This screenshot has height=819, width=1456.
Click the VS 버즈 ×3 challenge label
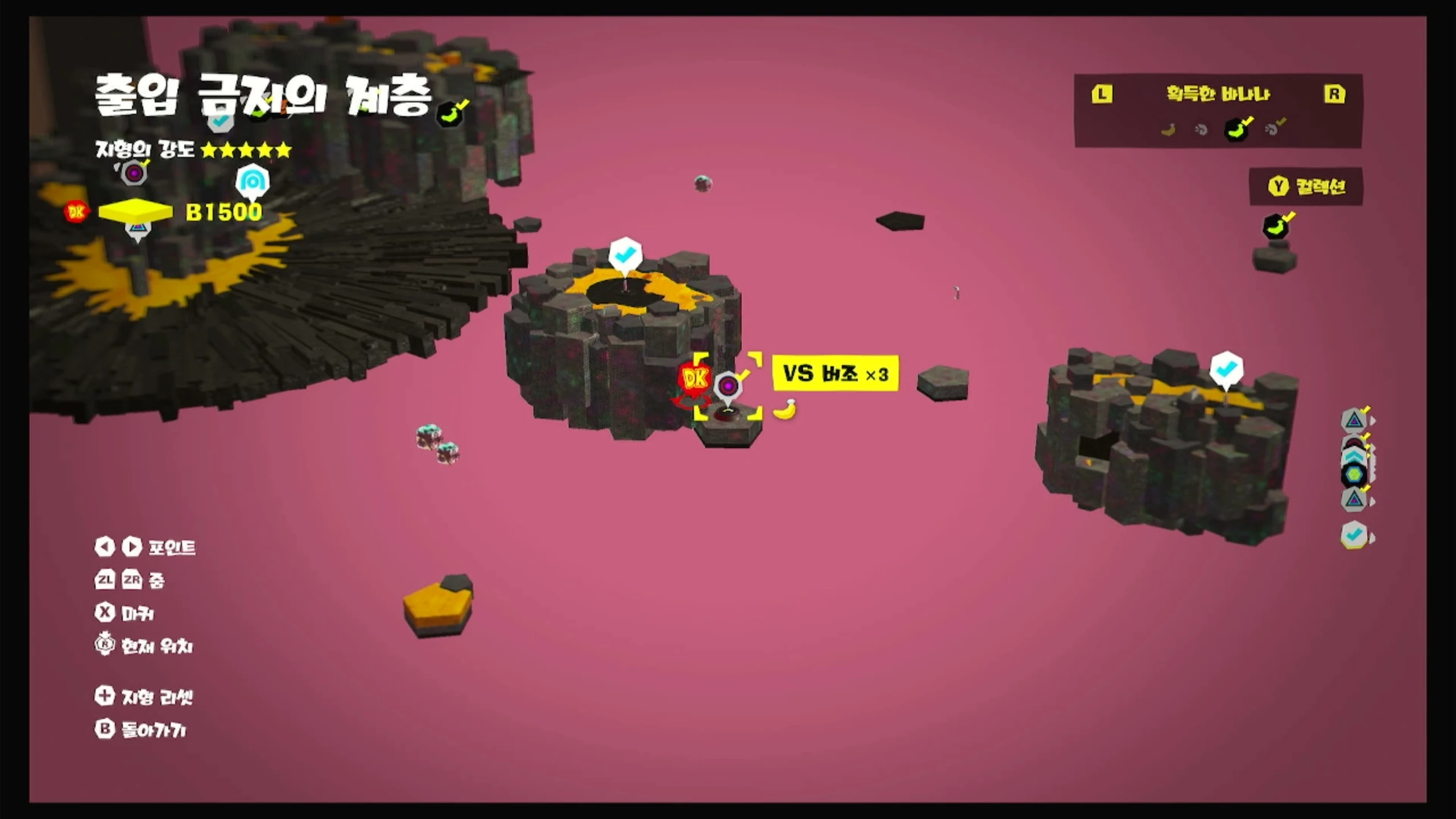pos(835,374)
